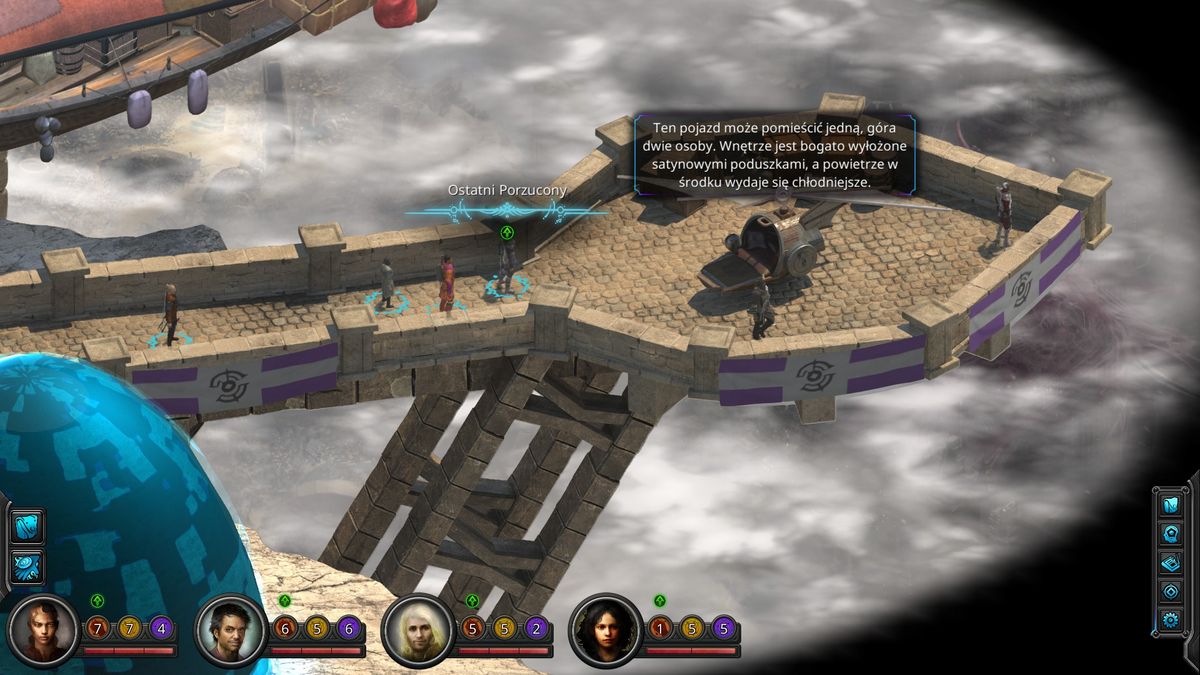Select the dark-haired girl's party portrait
Screen dimensions: 1200x675
[605, 630]
